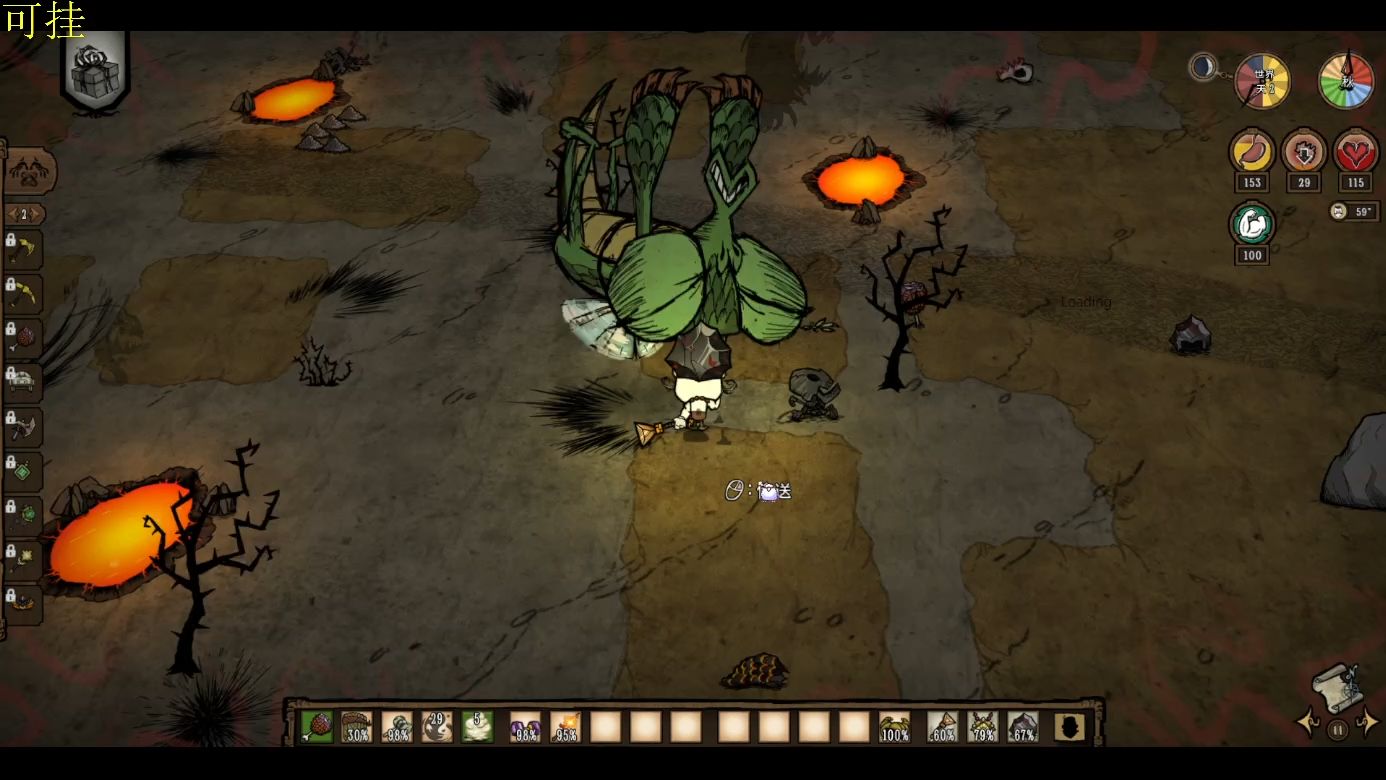
Task: Open the gift box icon
Action: 96,72
